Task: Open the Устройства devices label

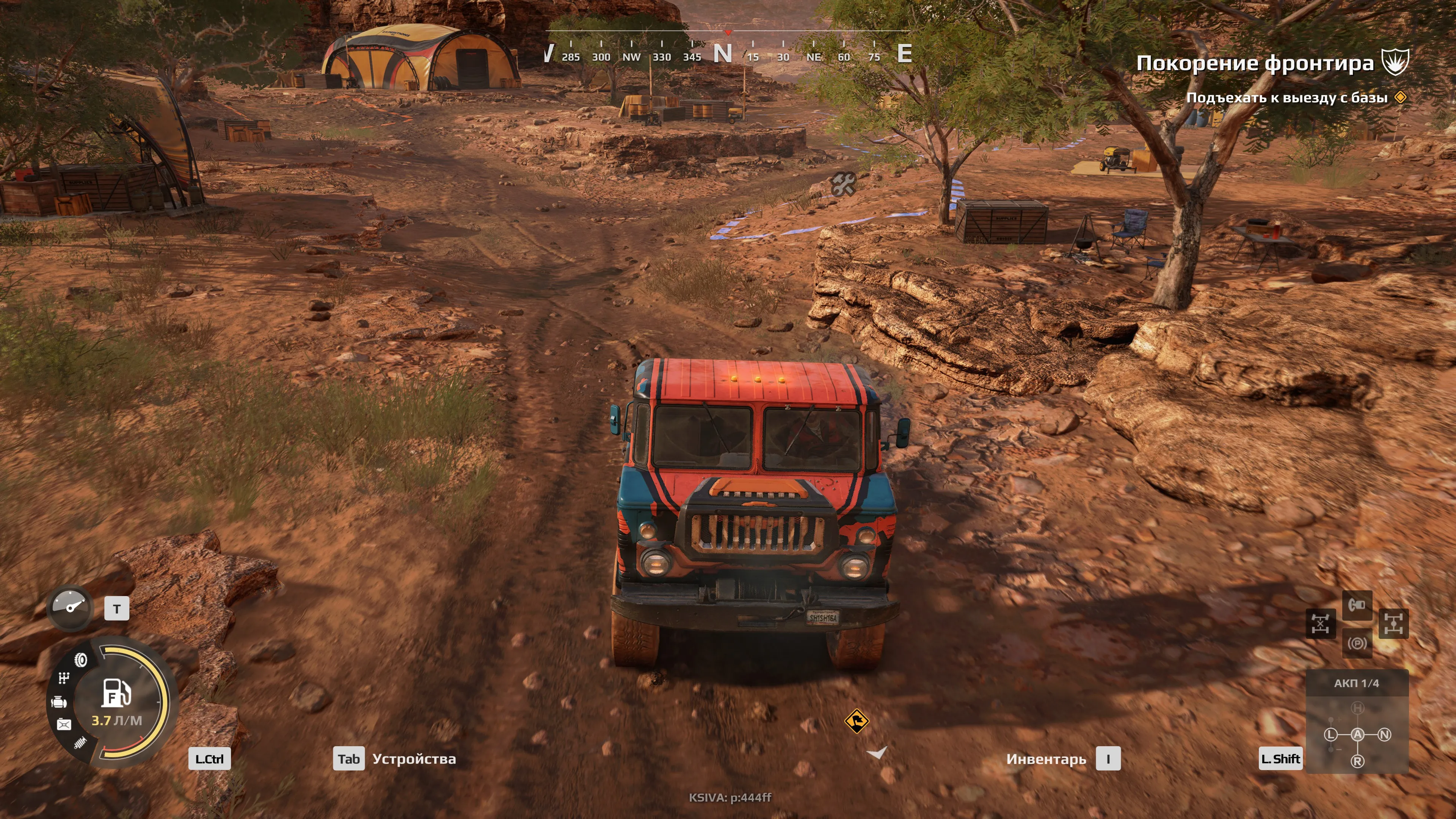Action: 414,759
